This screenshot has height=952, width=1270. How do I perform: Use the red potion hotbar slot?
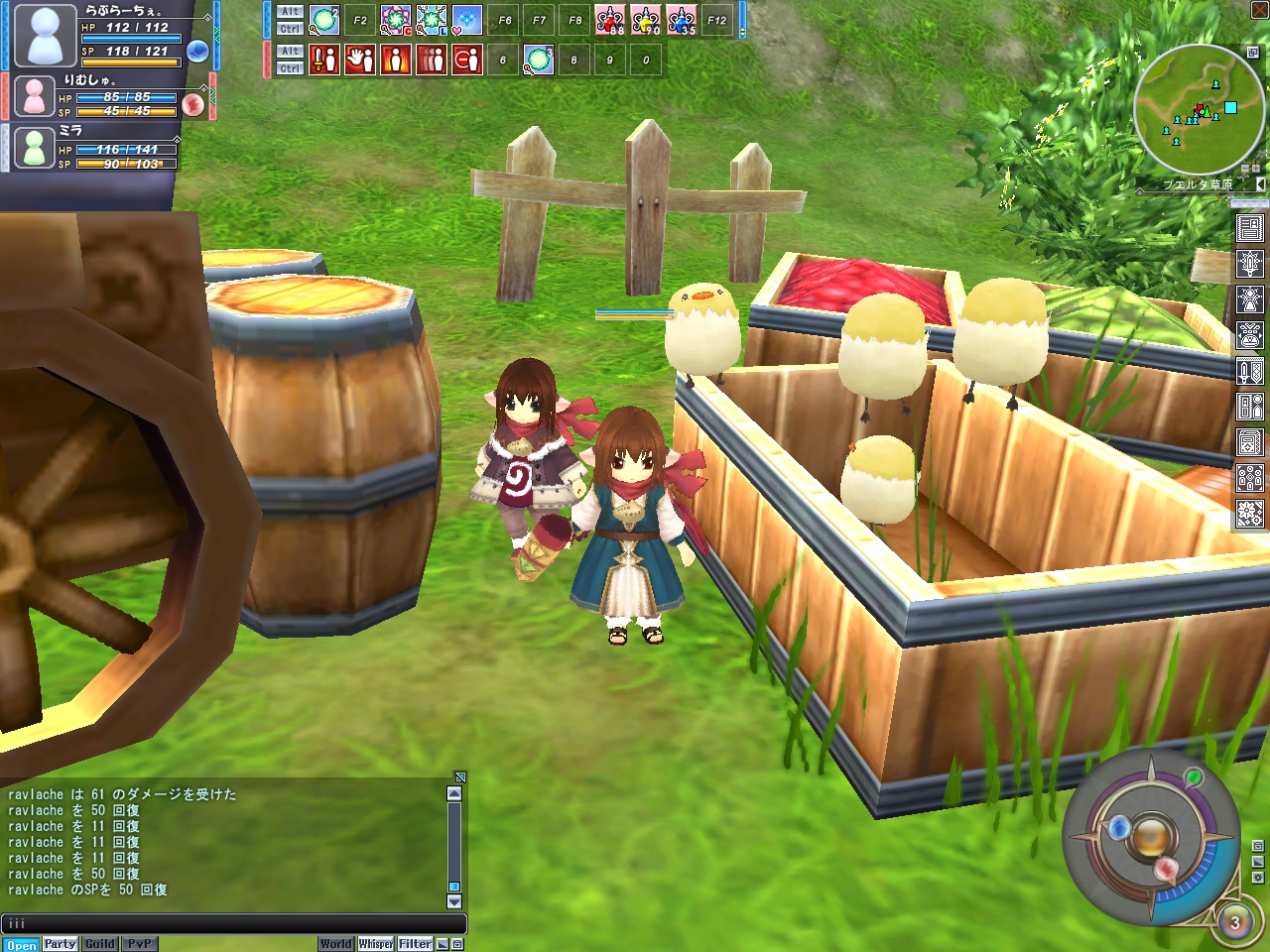click(x=610, y=20)
